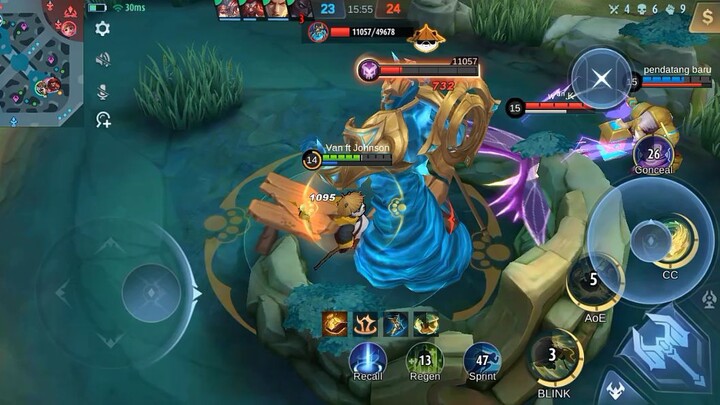Open settings with the gear icon
720x405 pixels.
pyautogui.click(x=102, y=29)
